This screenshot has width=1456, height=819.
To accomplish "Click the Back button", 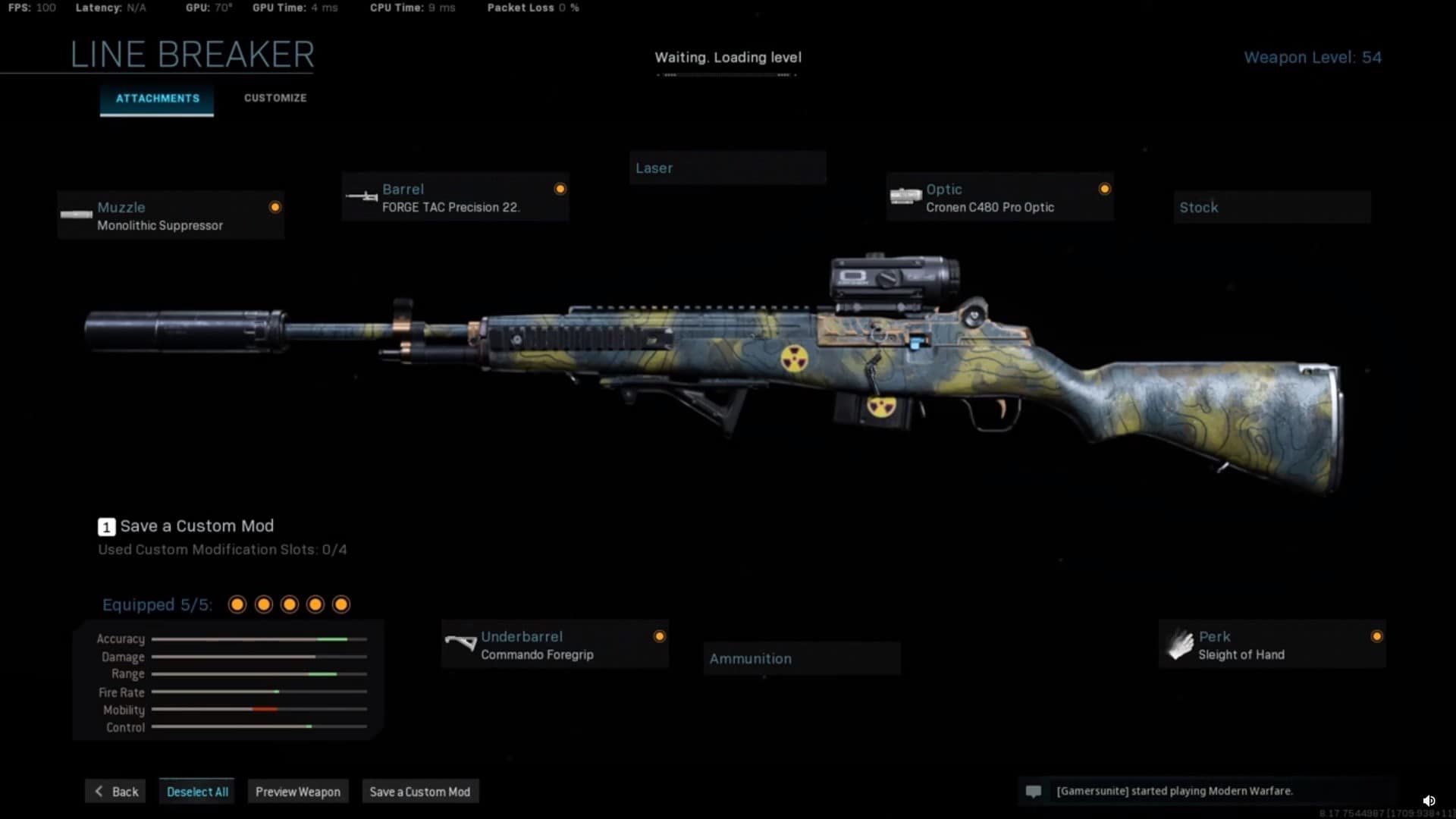I will click(115, 791).
